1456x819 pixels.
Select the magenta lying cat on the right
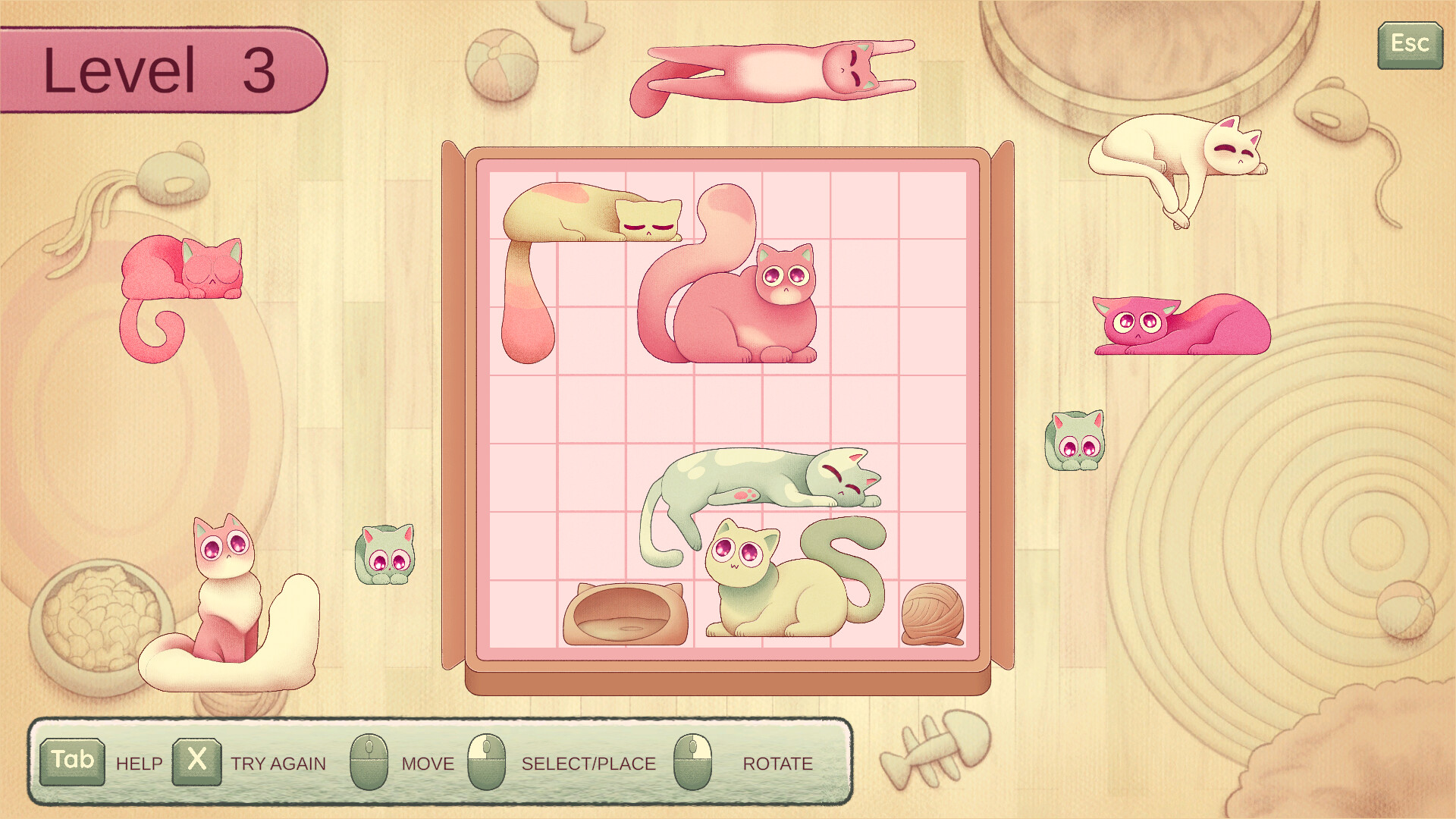[1183, 326]
